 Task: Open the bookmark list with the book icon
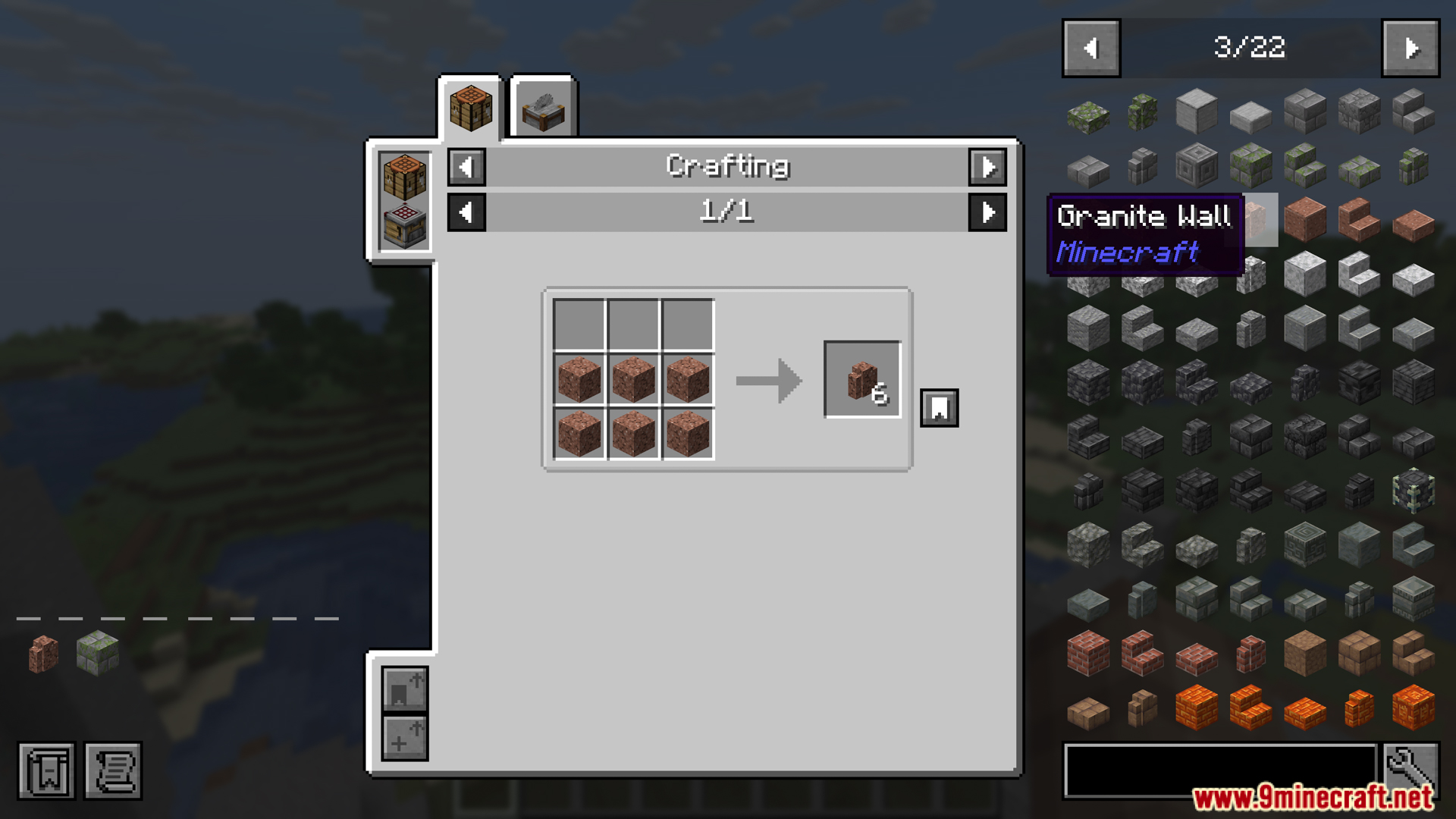47,772
